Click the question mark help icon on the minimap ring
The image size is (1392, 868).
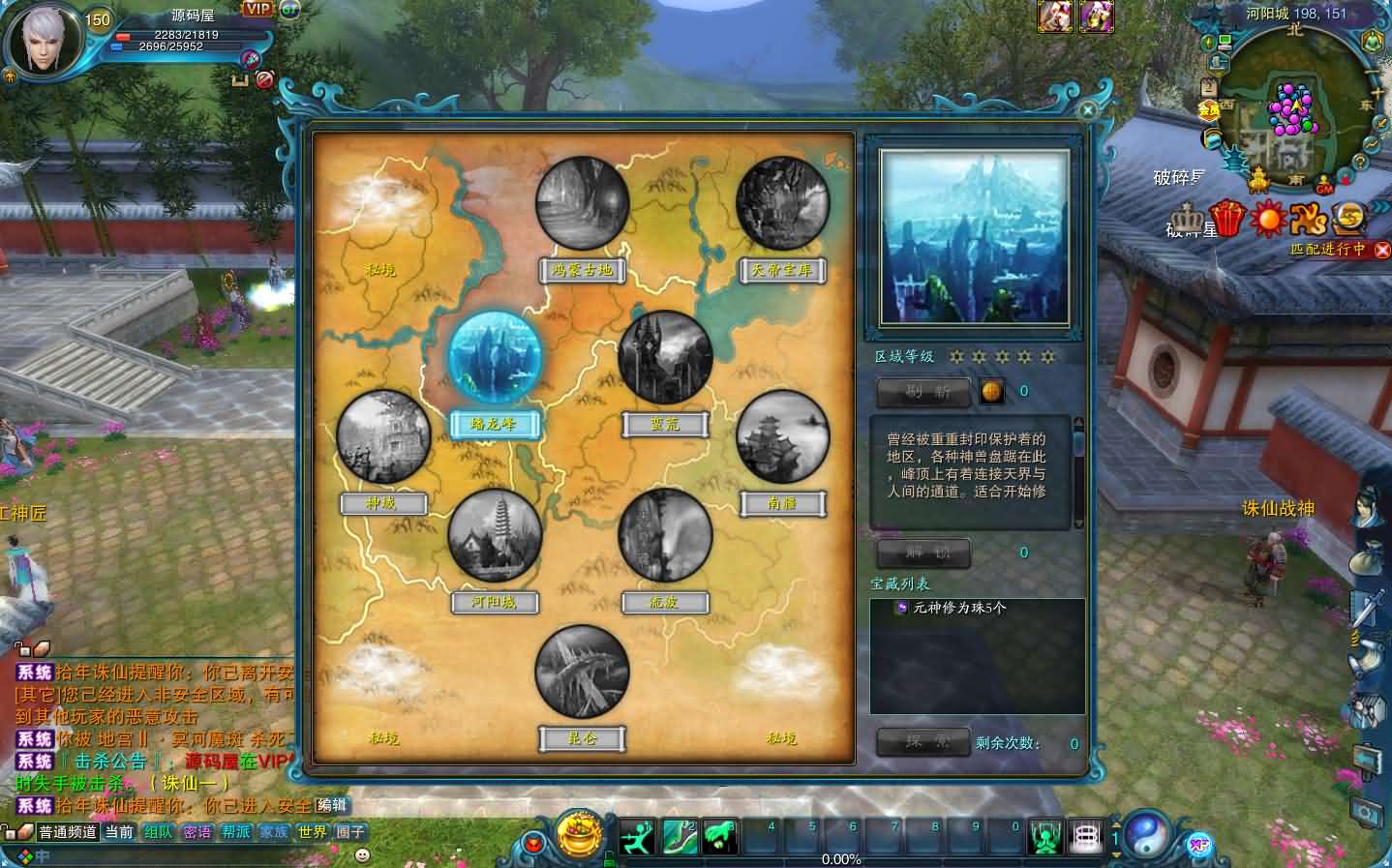[1361, 162]
